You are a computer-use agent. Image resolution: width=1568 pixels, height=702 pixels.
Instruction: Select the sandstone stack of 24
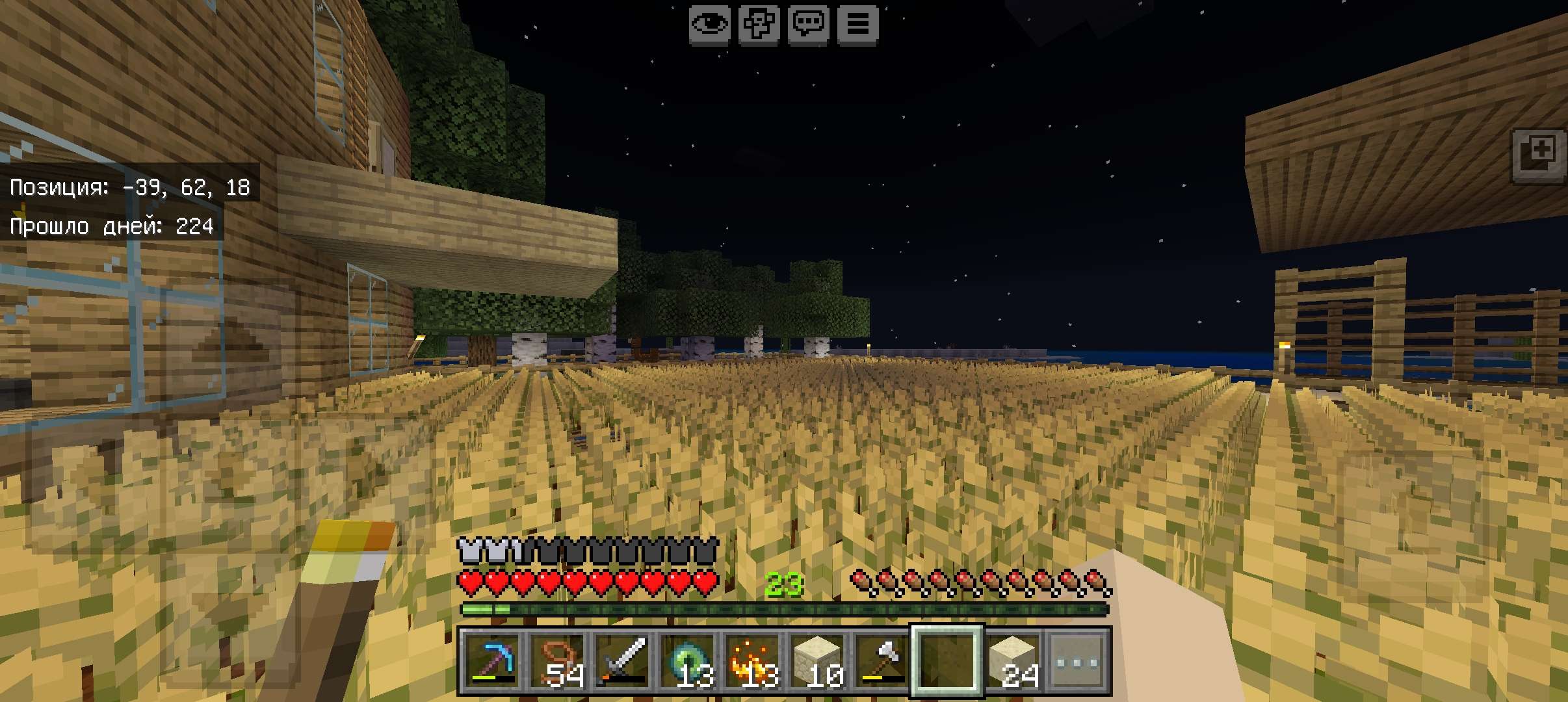[x=1013, y=660]
